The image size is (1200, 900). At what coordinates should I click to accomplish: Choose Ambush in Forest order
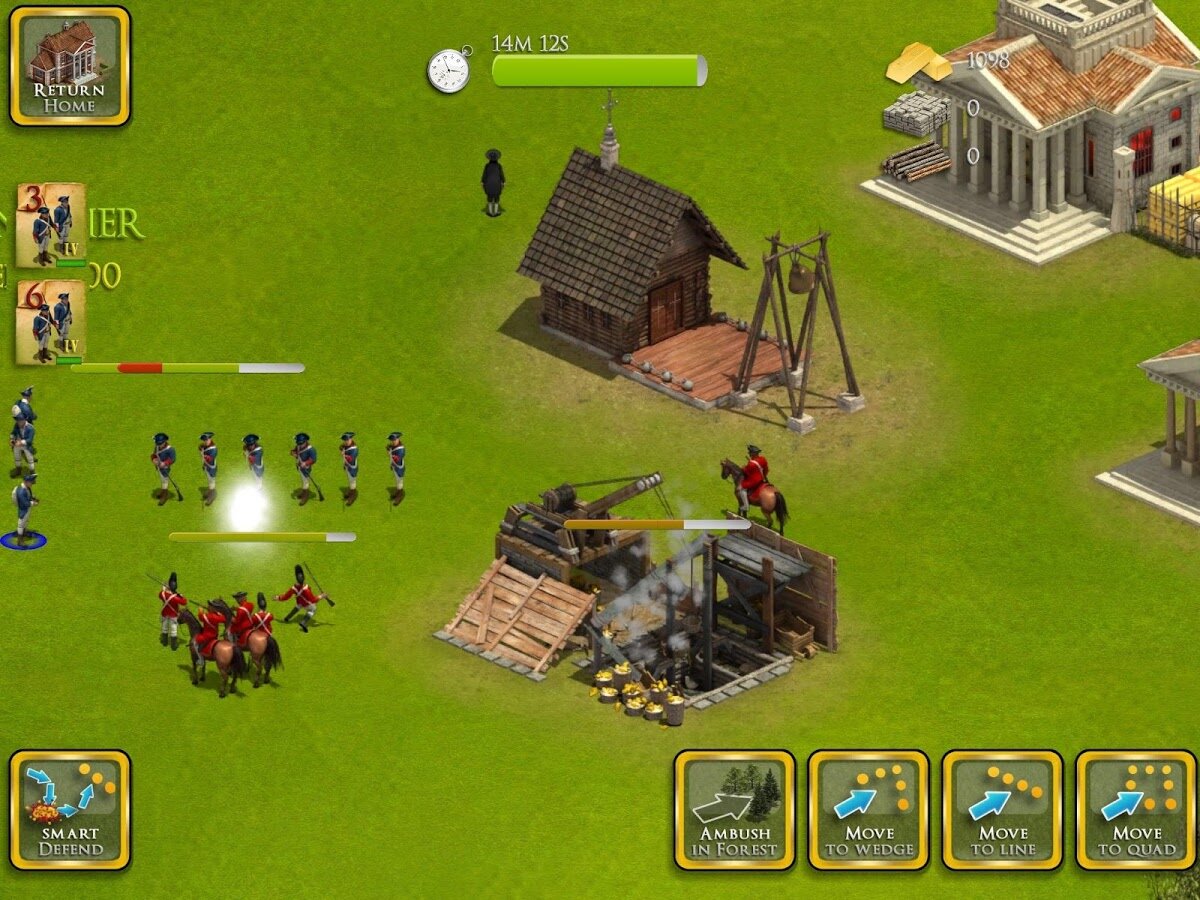pyautogui.click(x=735, y=810)
